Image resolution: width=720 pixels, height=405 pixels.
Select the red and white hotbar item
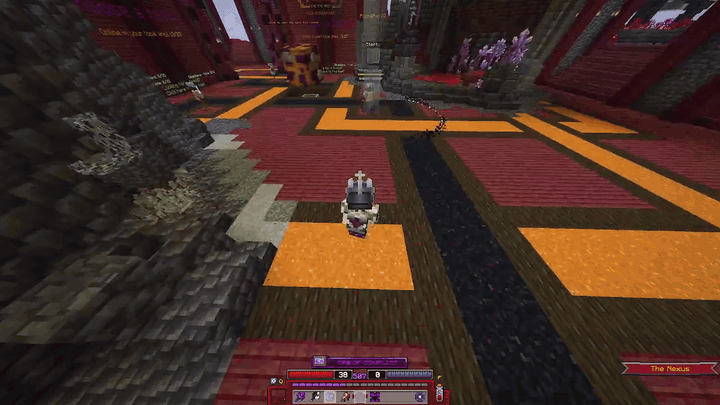click(x=345, y=397)
